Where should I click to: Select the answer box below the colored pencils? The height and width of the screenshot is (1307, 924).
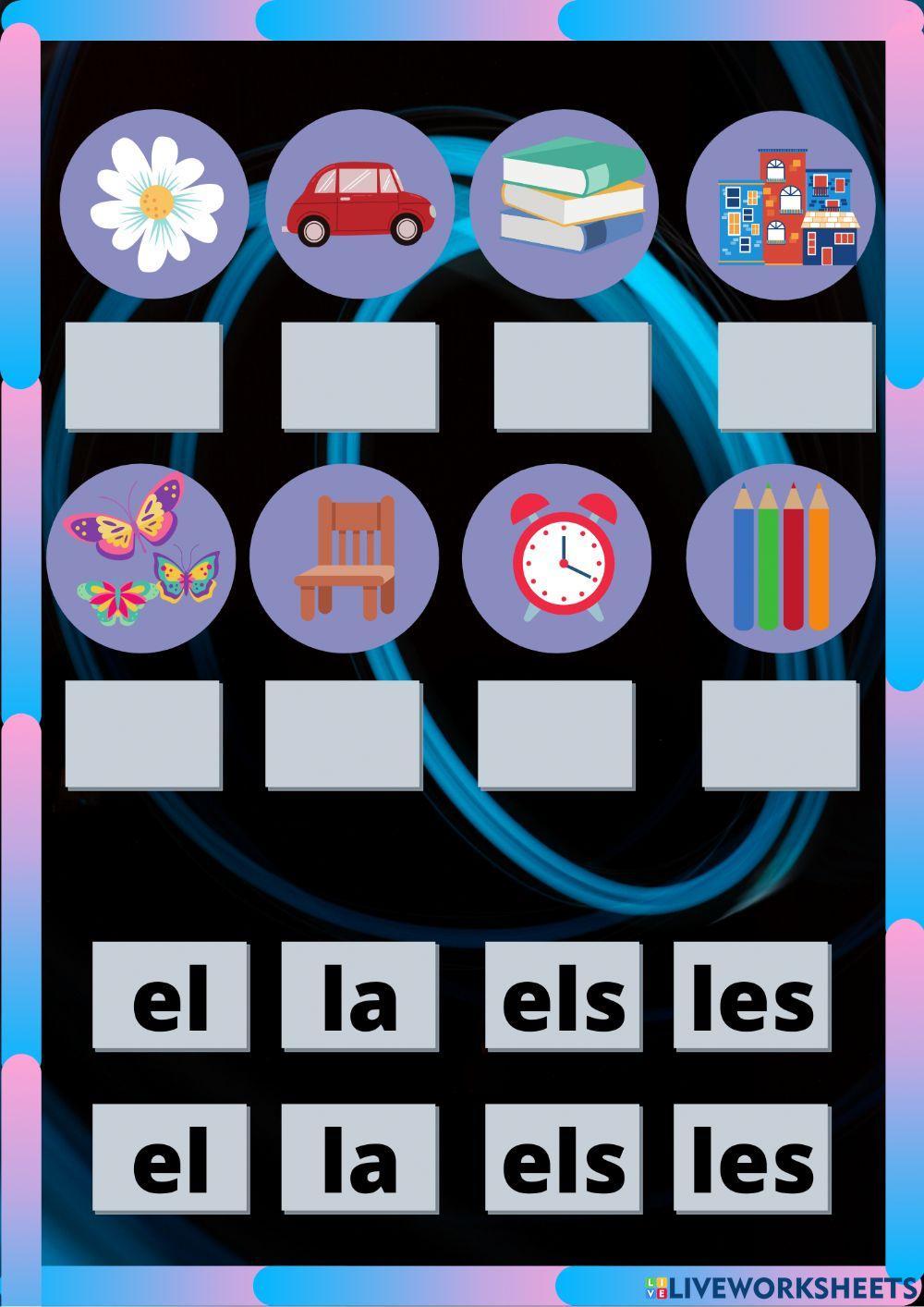pos(780,734)
